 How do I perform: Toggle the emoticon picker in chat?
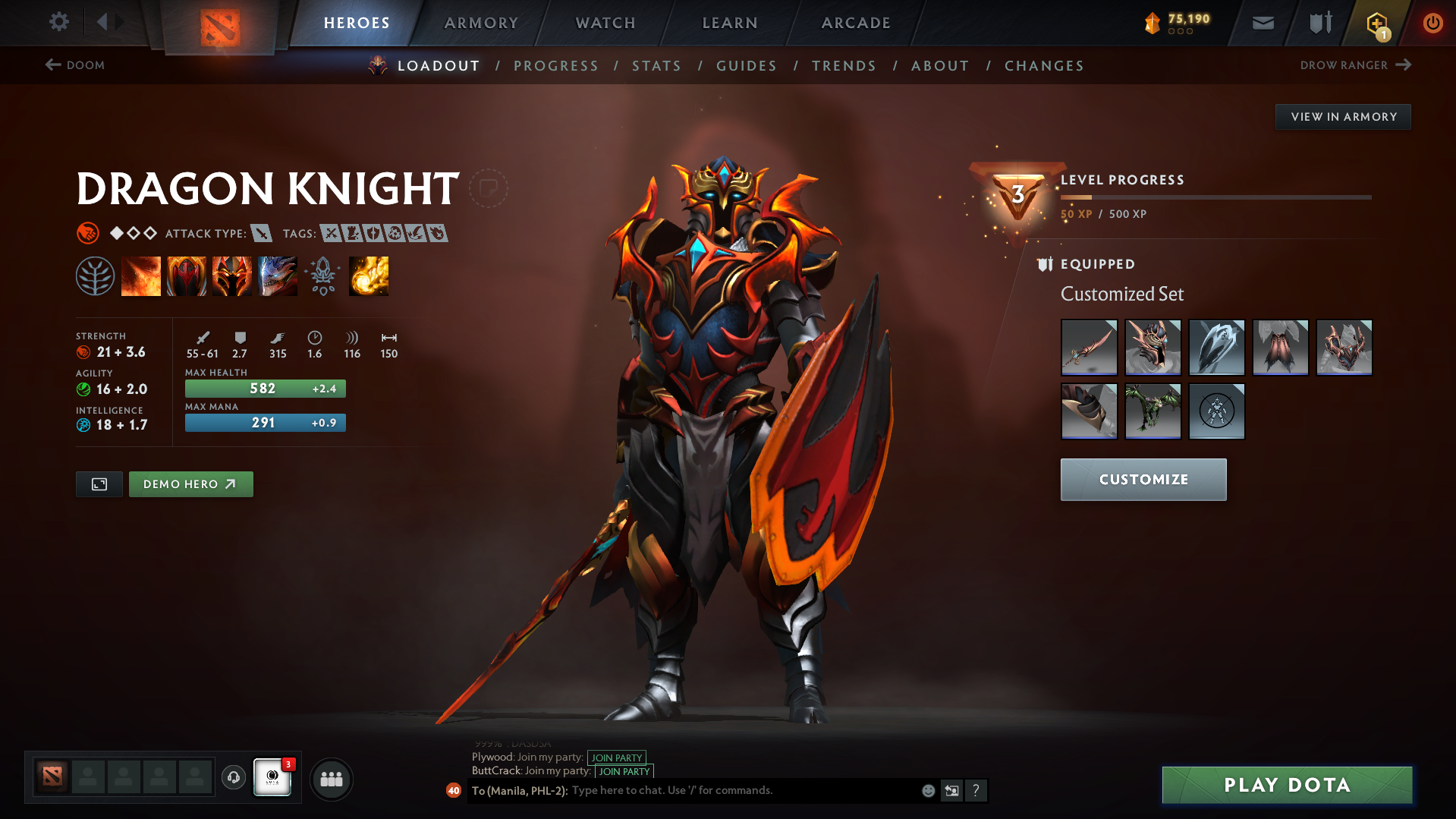[927, 790]
